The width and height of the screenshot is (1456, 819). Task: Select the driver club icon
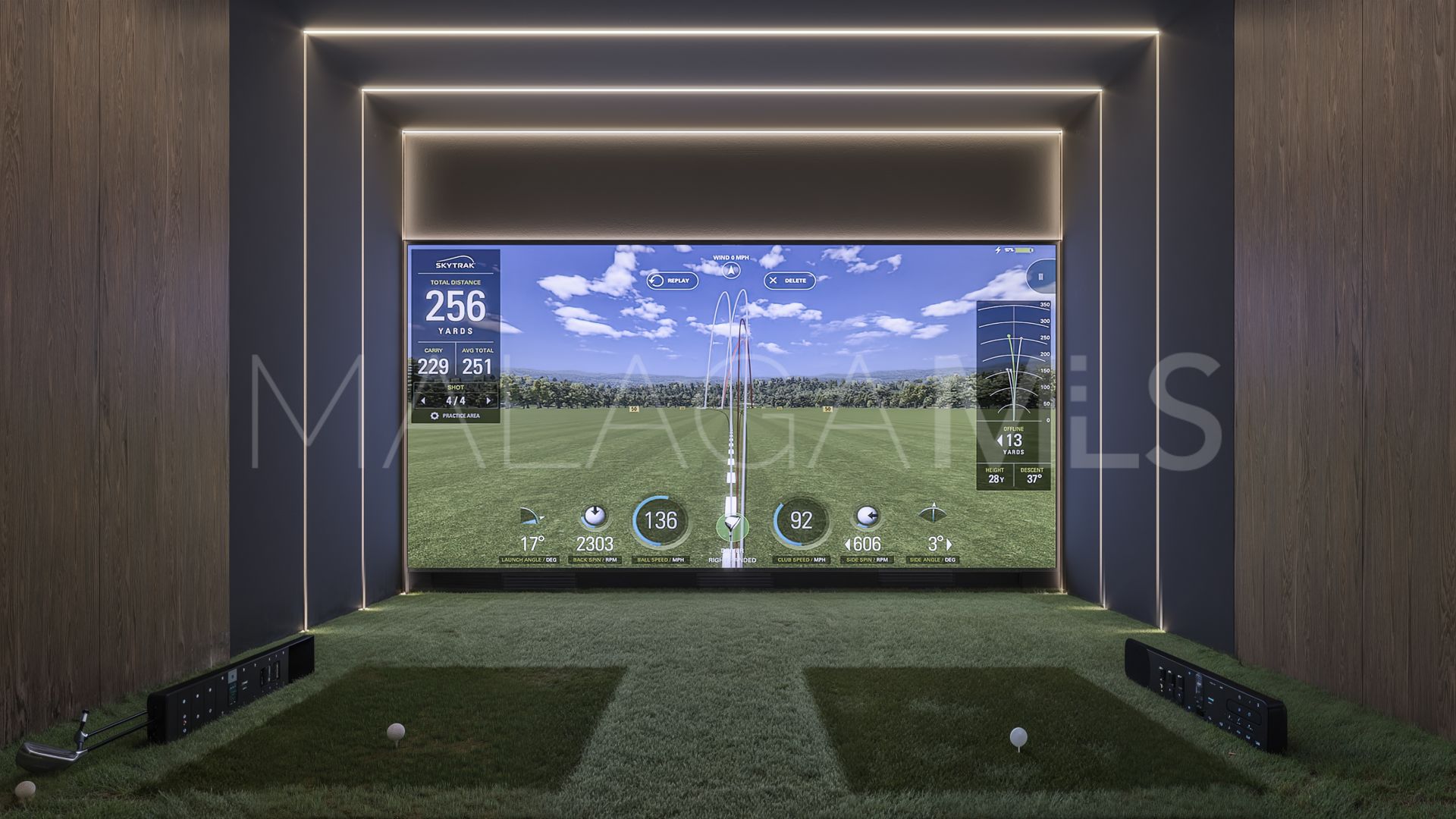coord(732,525)
